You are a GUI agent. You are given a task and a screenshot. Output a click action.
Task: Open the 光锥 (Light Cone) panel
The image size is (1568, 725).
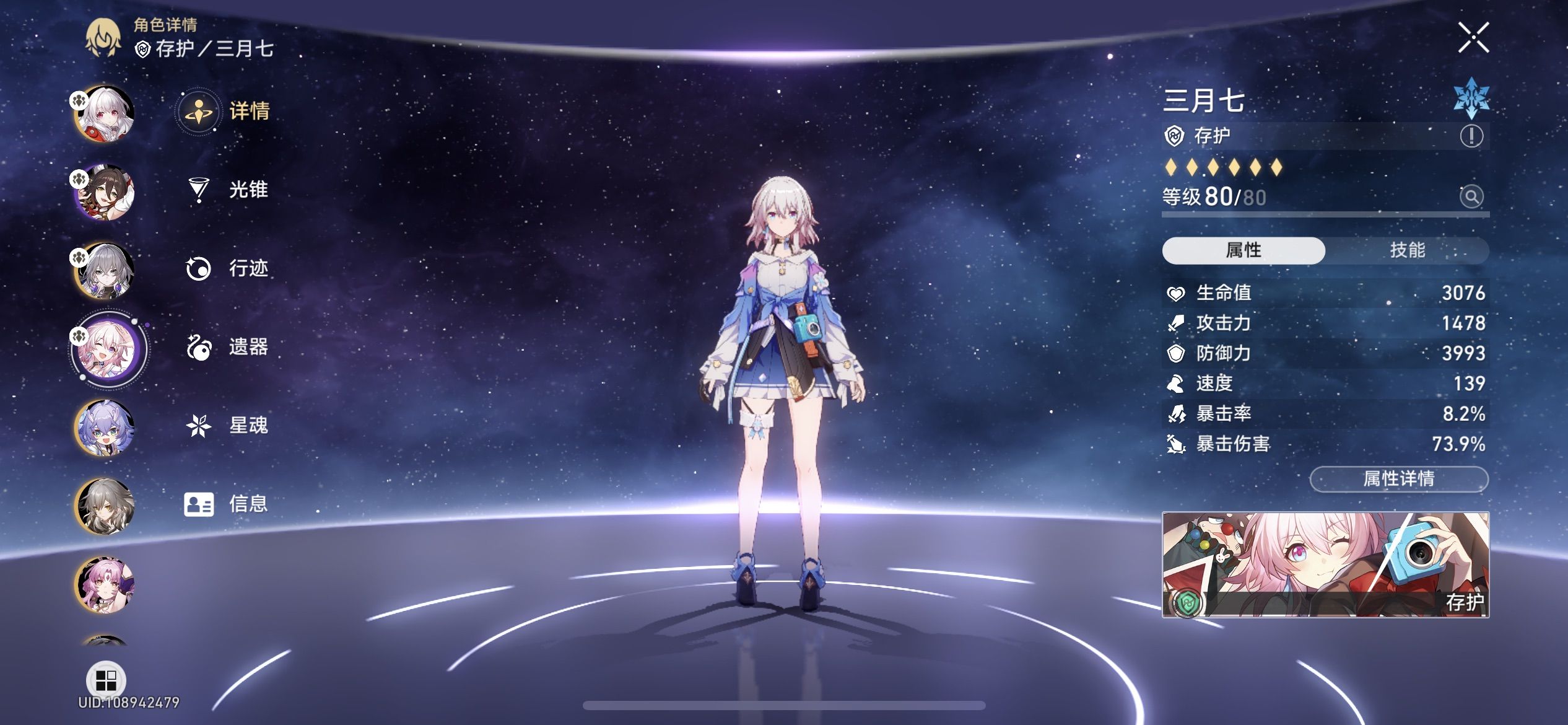coord(248,191)
